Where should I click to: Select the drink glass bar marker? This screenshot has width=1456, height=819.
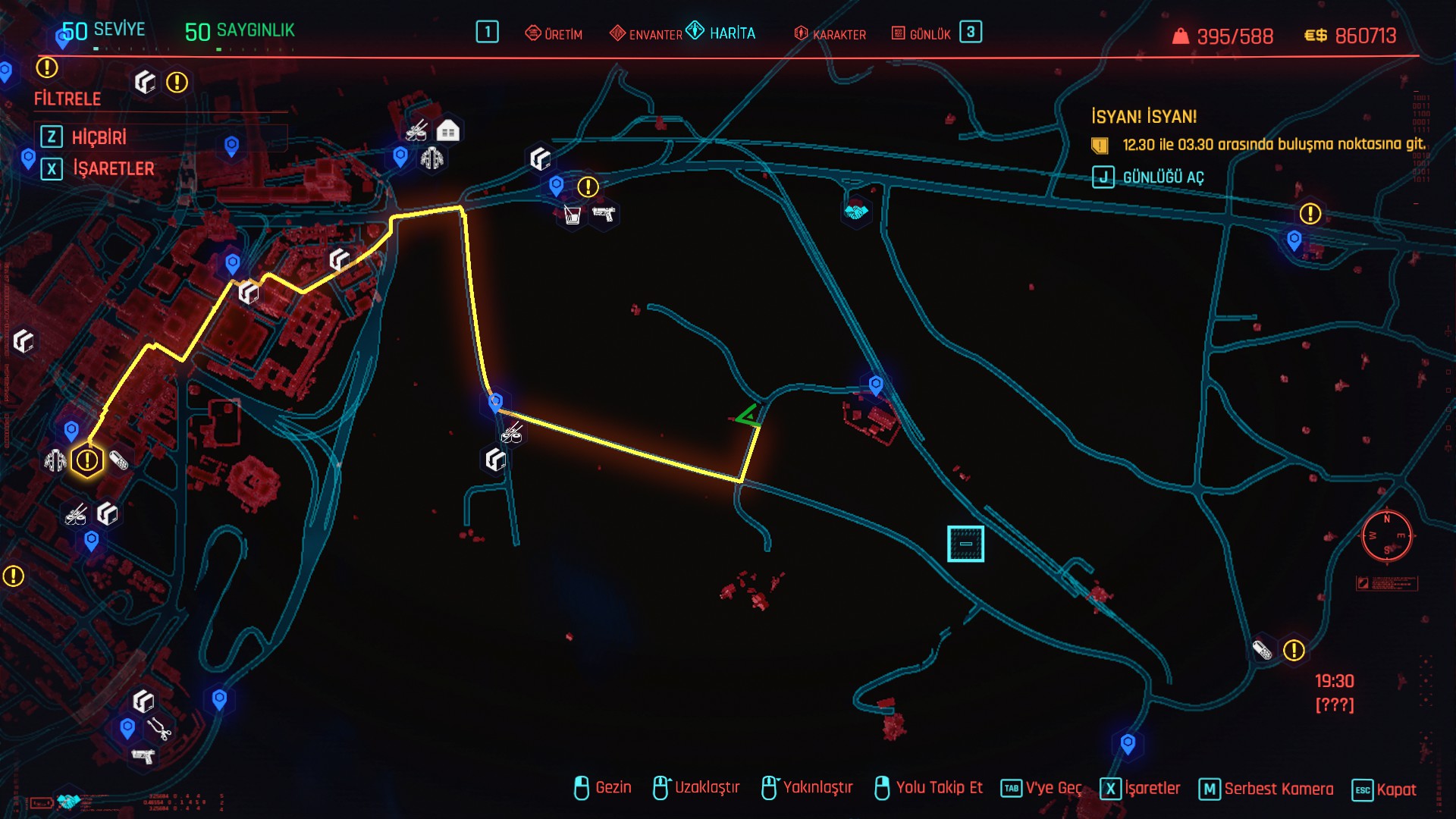[573, 215]
